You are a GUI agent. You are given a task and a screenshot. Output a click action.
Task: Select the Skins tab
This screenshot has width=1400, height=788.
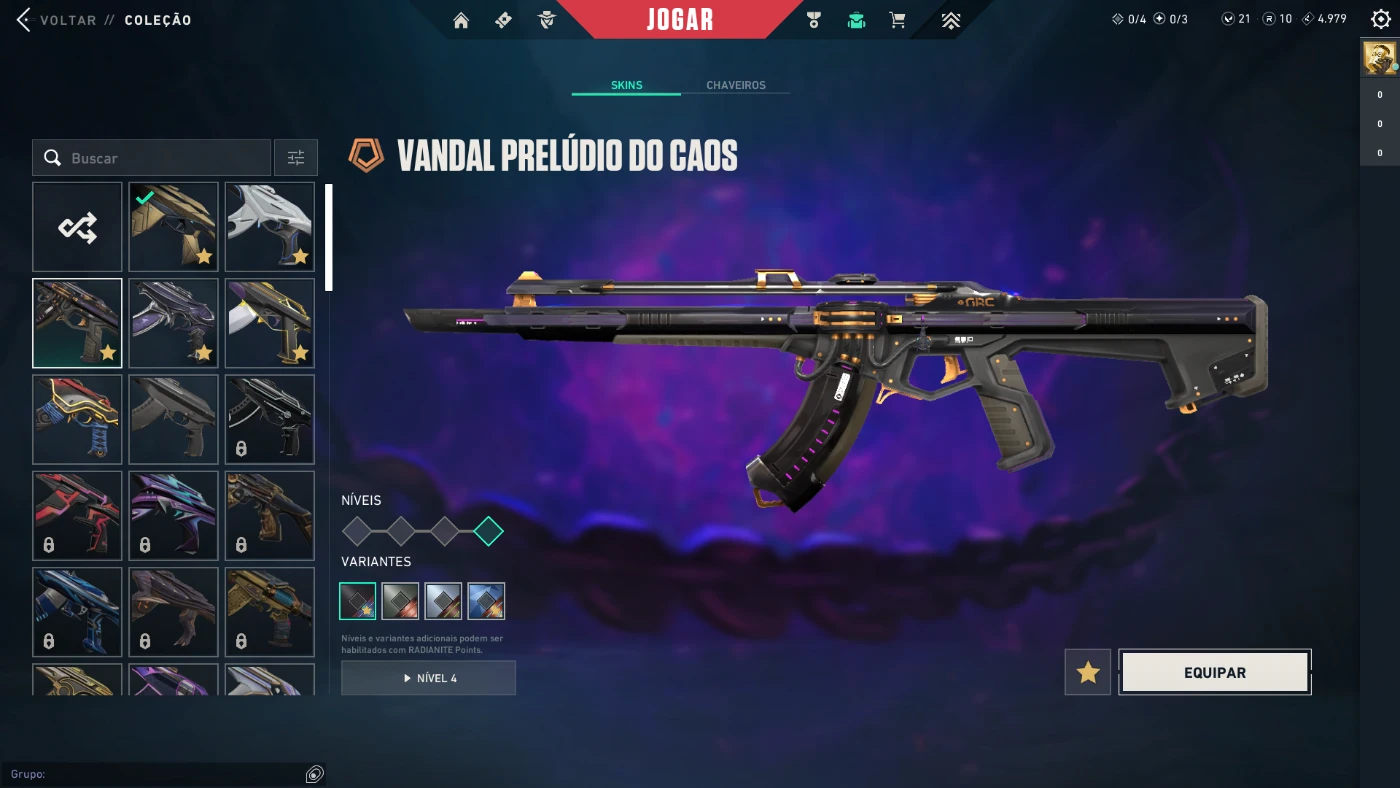[x=626, y=85]
